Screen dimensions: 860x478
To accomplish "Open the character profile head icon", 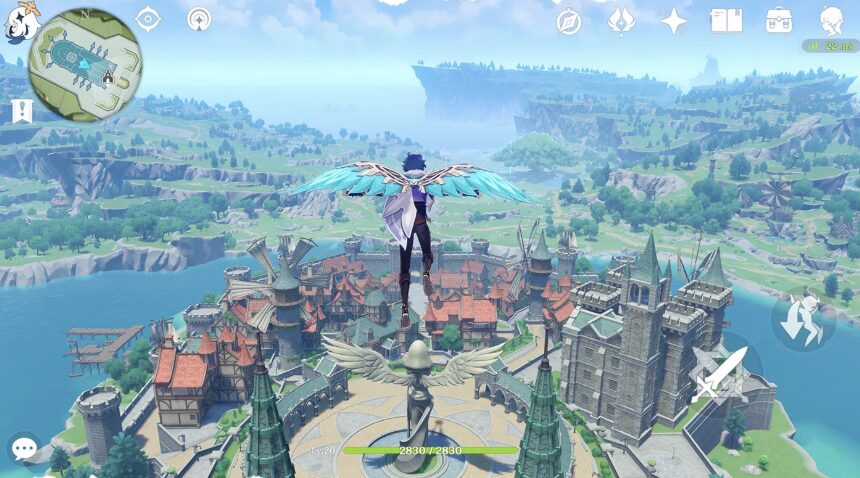I will [x=831, y=20].
